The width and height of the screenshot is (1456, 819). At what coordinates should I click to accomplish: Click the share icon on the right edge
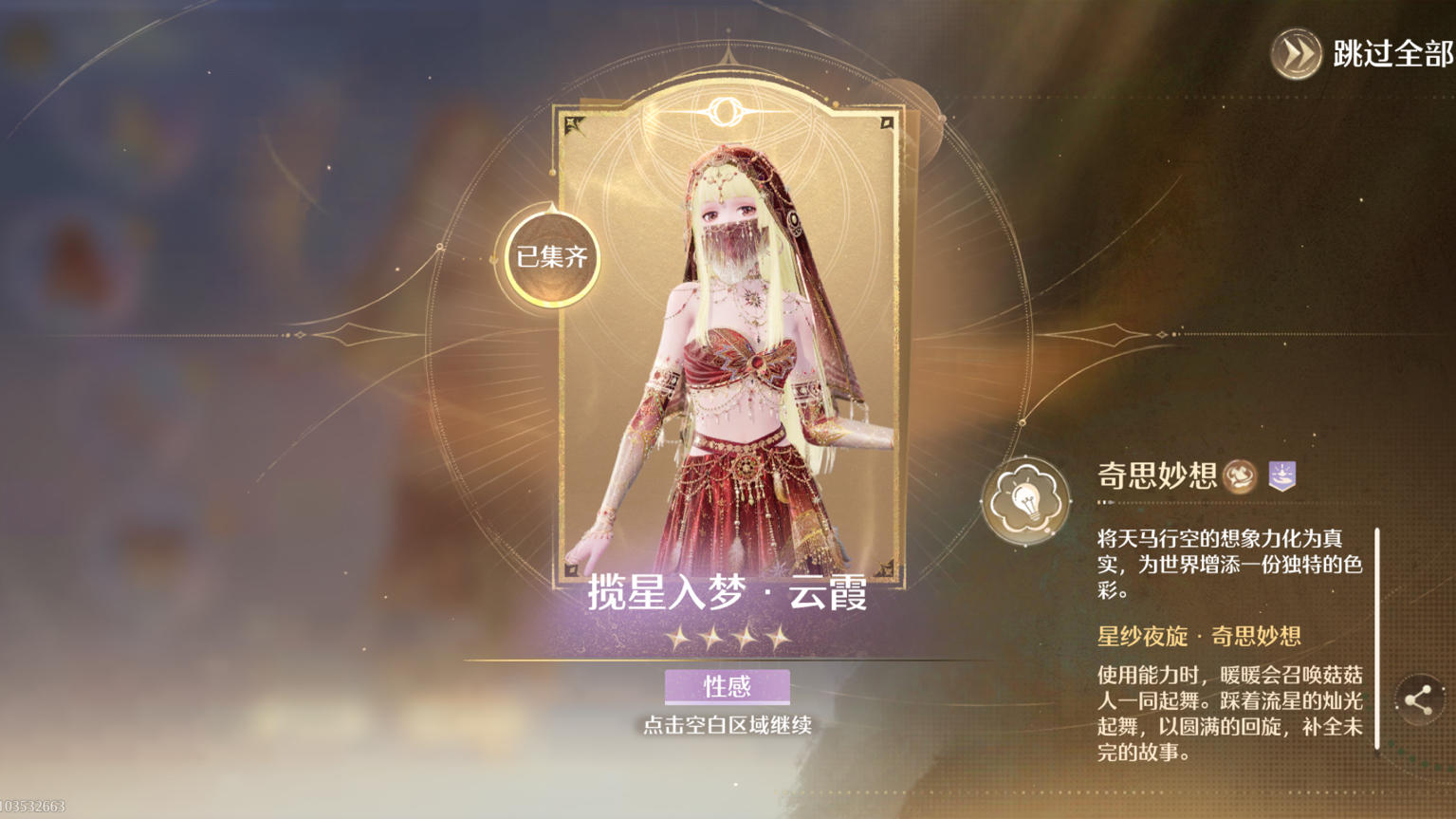[x=1421, y=700]
